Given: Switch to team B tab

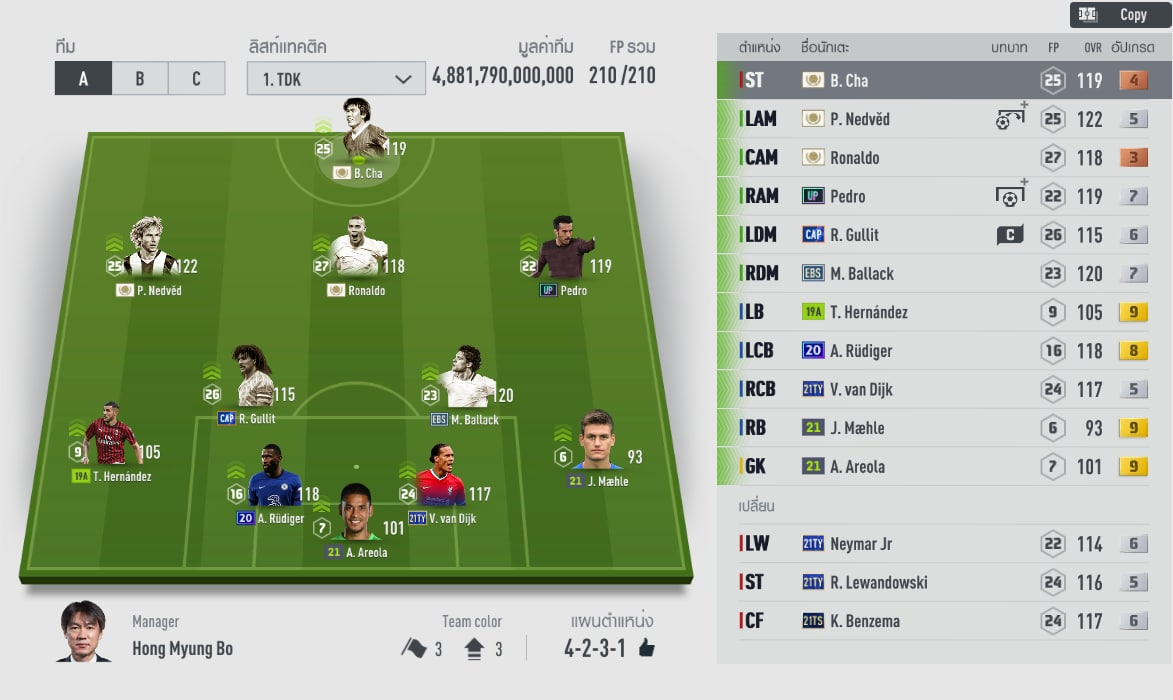Looking at the screenshot, I should coord(139,79).
